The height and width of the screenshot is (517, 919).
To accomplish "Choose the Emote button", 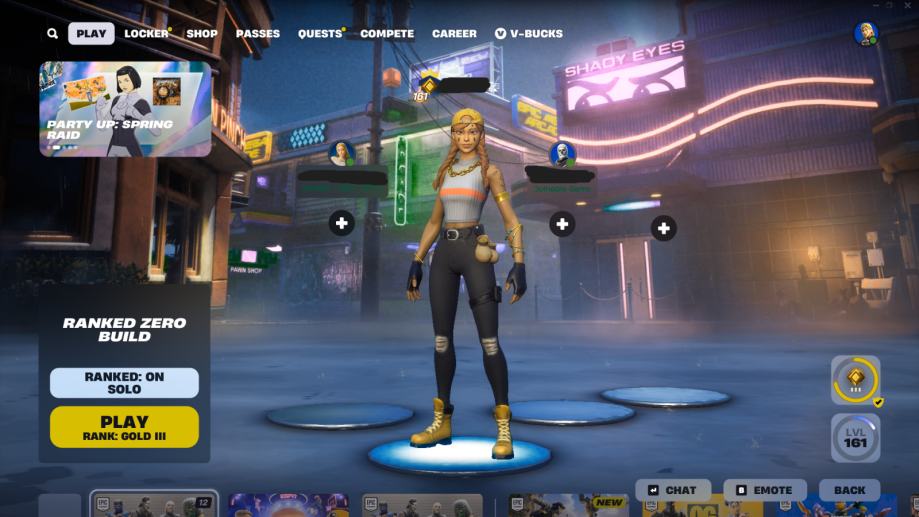I will point(764,490).
